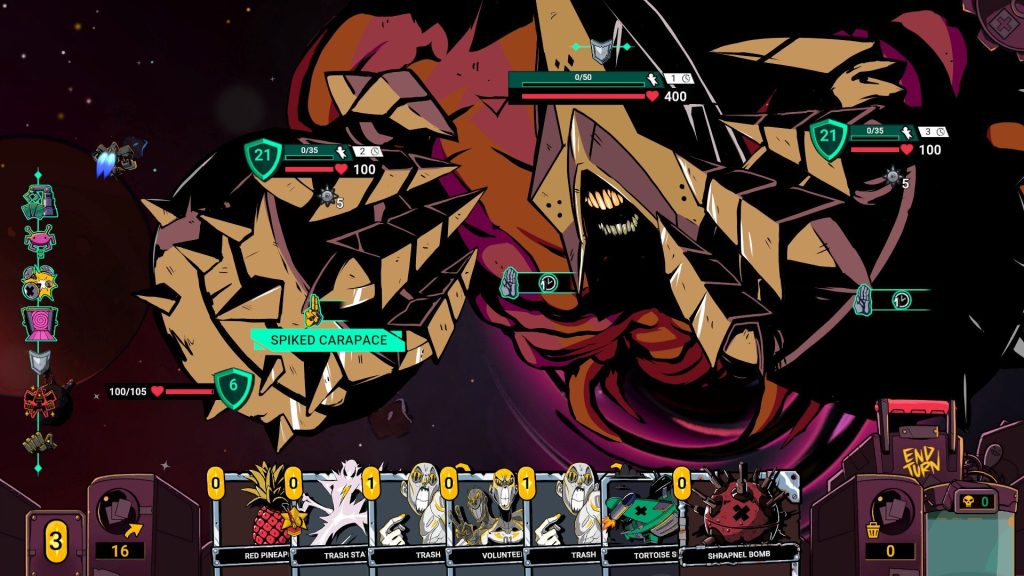Viewport: 1024px width, 576px height.
Task: Inspect the yellow starburst robot relic icon
Action: pos(39,282)
